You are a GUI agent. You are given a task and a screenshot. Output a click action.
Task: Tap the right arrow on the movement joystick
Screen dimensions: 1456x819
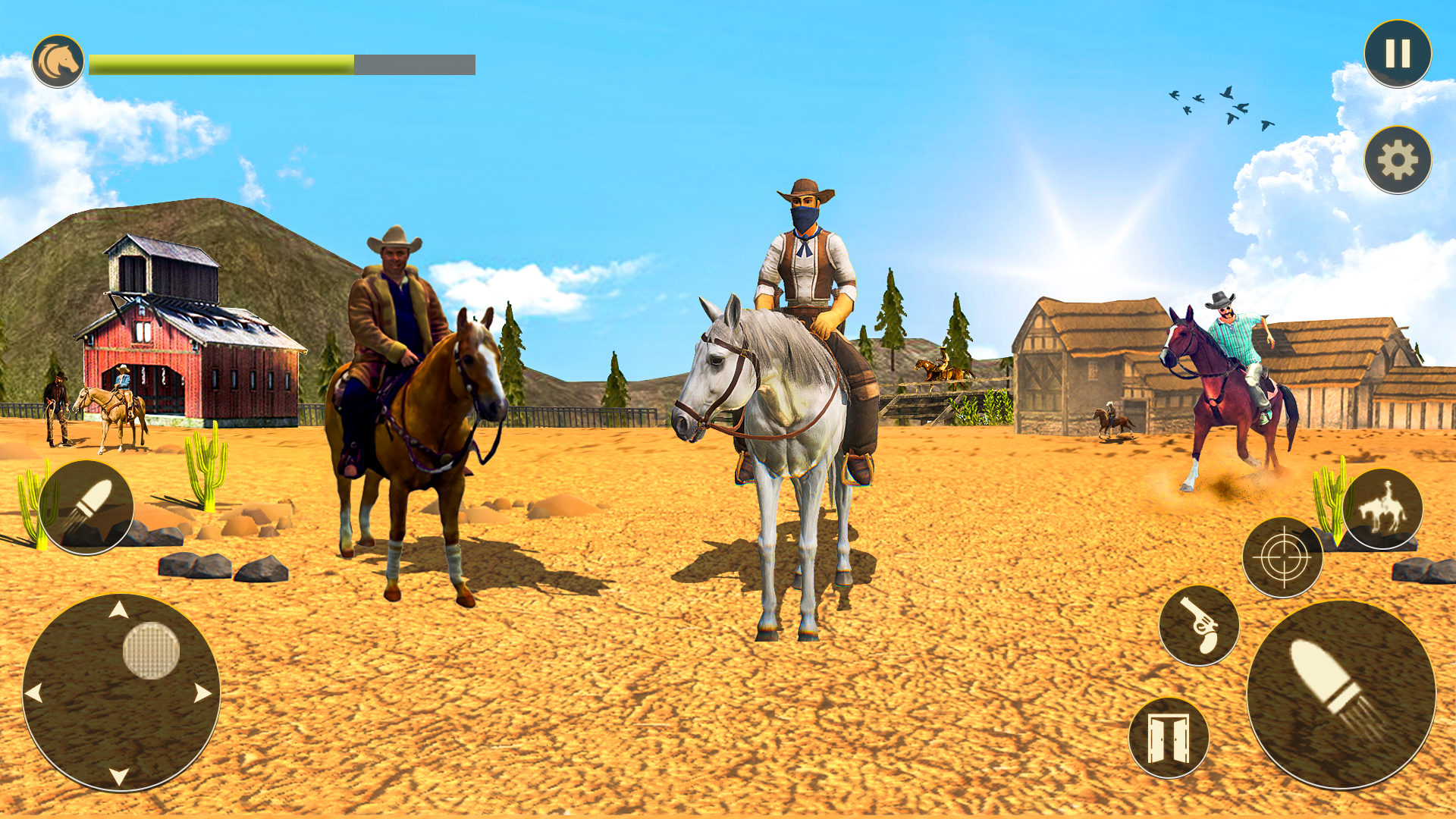(x=202, y=692)
